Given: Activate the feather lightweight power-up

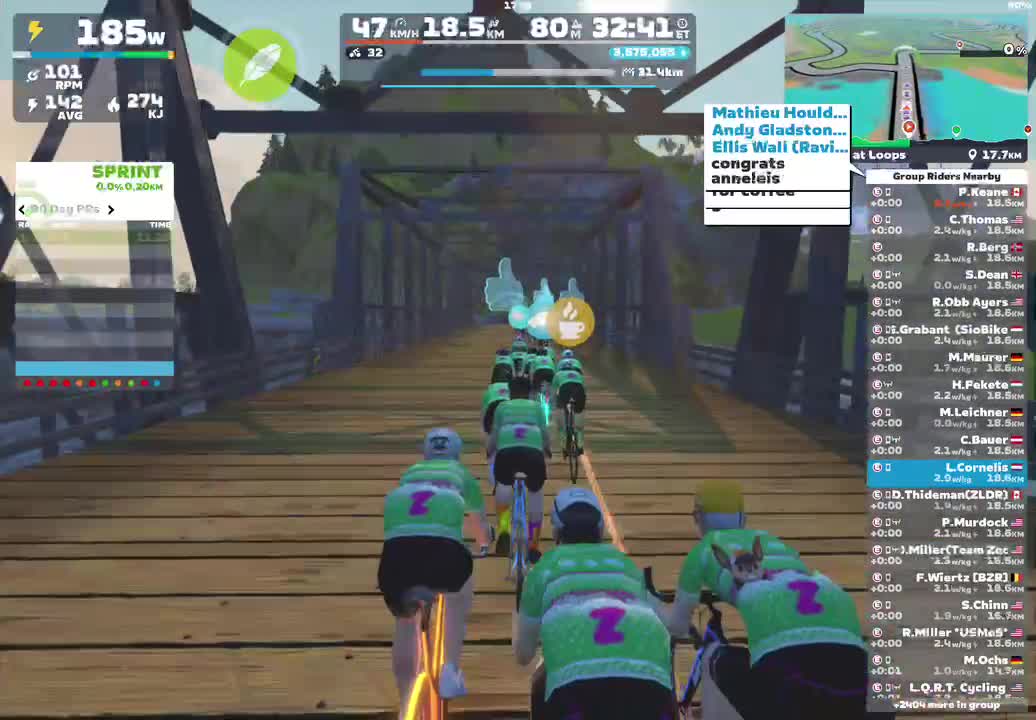Looking at the screenshot, I should coord(260,63).
